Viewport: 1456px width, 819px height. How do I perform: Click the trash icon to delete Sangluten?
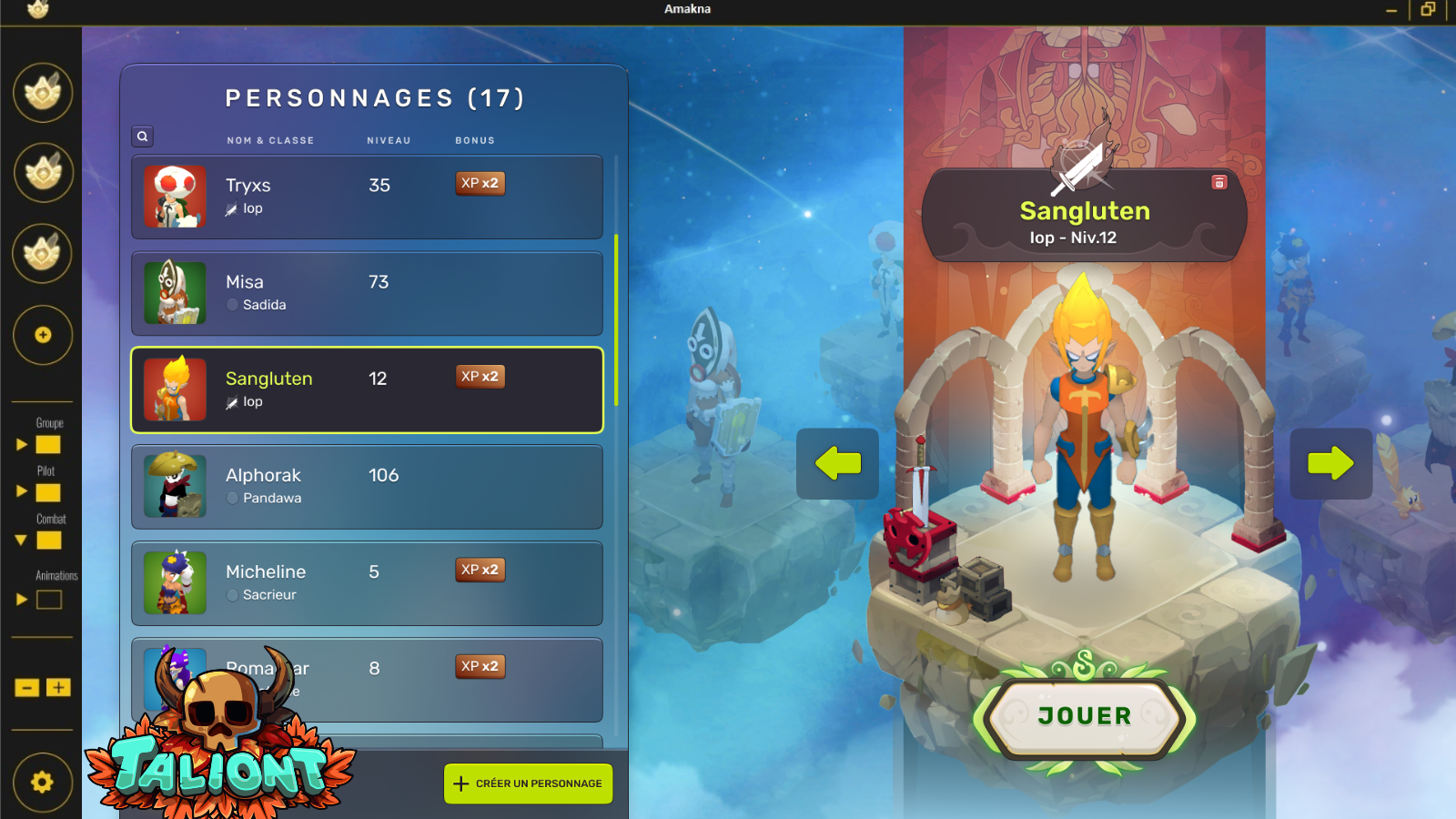(x=1219, y=182)
